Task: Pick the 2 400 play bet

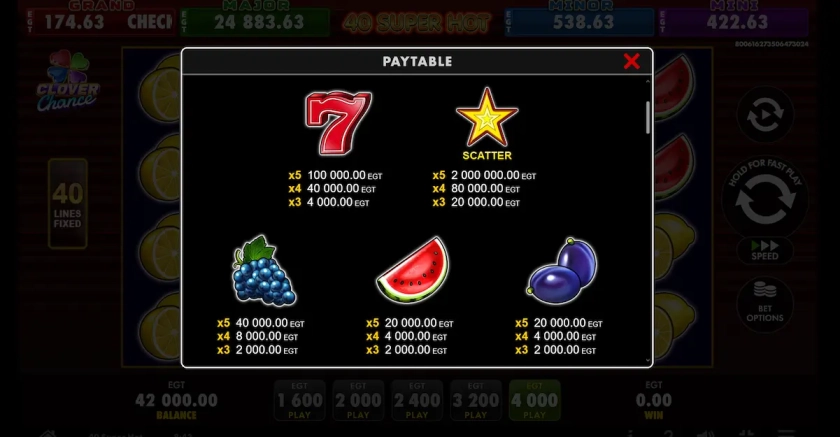Action: point(417,401)
